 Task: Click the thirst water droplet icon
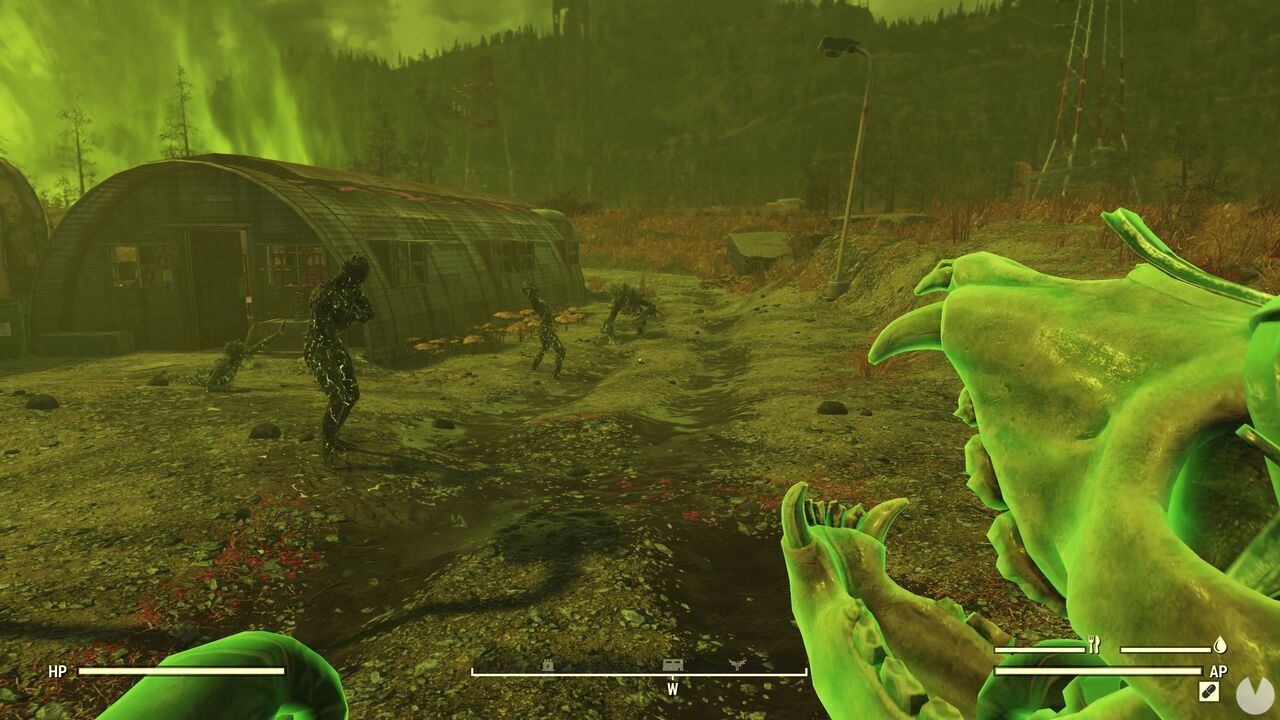coord(1221,646)
